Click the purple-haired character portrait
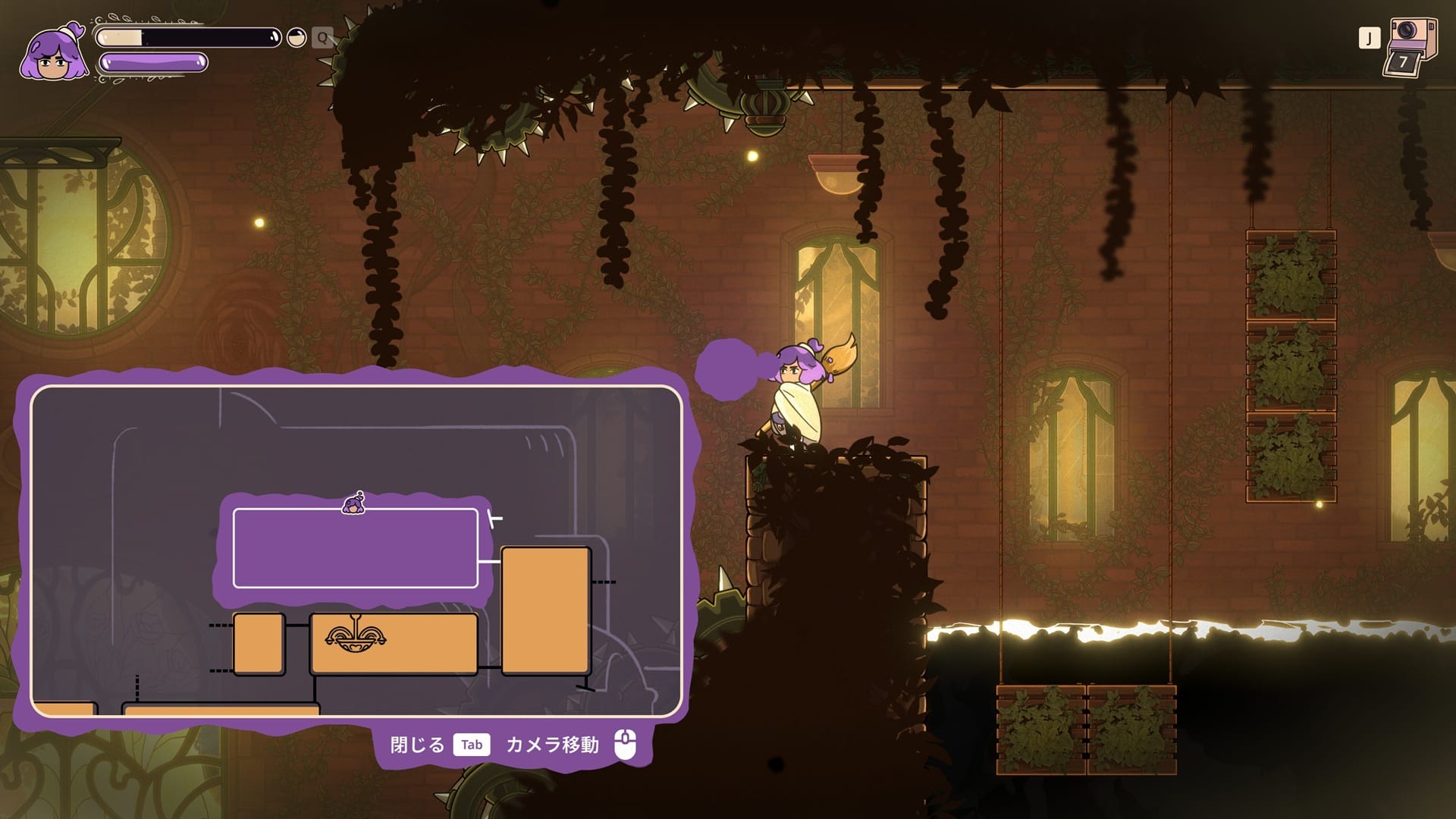 pos(53,53)
